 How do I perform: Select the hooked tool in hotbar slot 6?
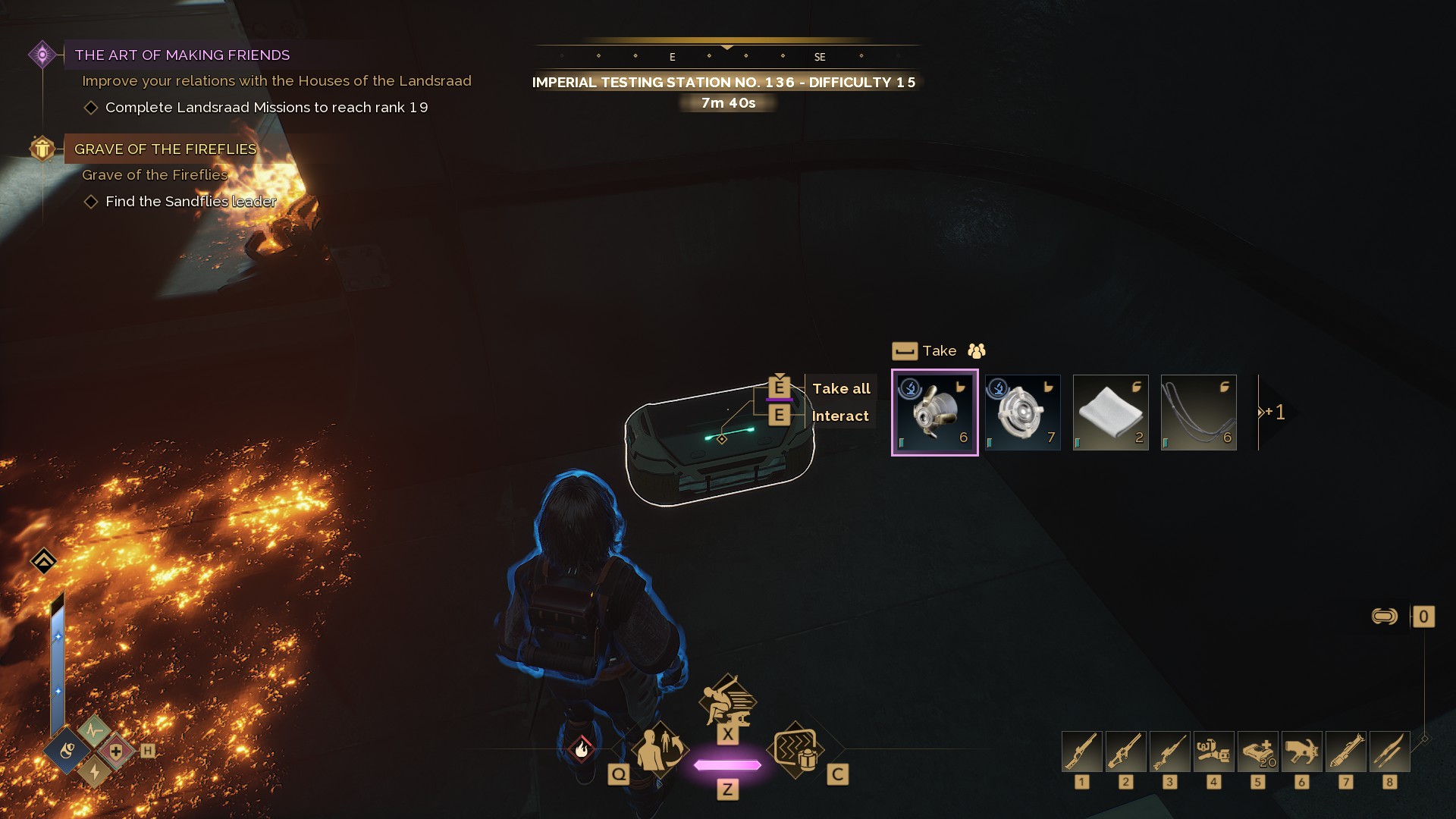coord(1301,752)
